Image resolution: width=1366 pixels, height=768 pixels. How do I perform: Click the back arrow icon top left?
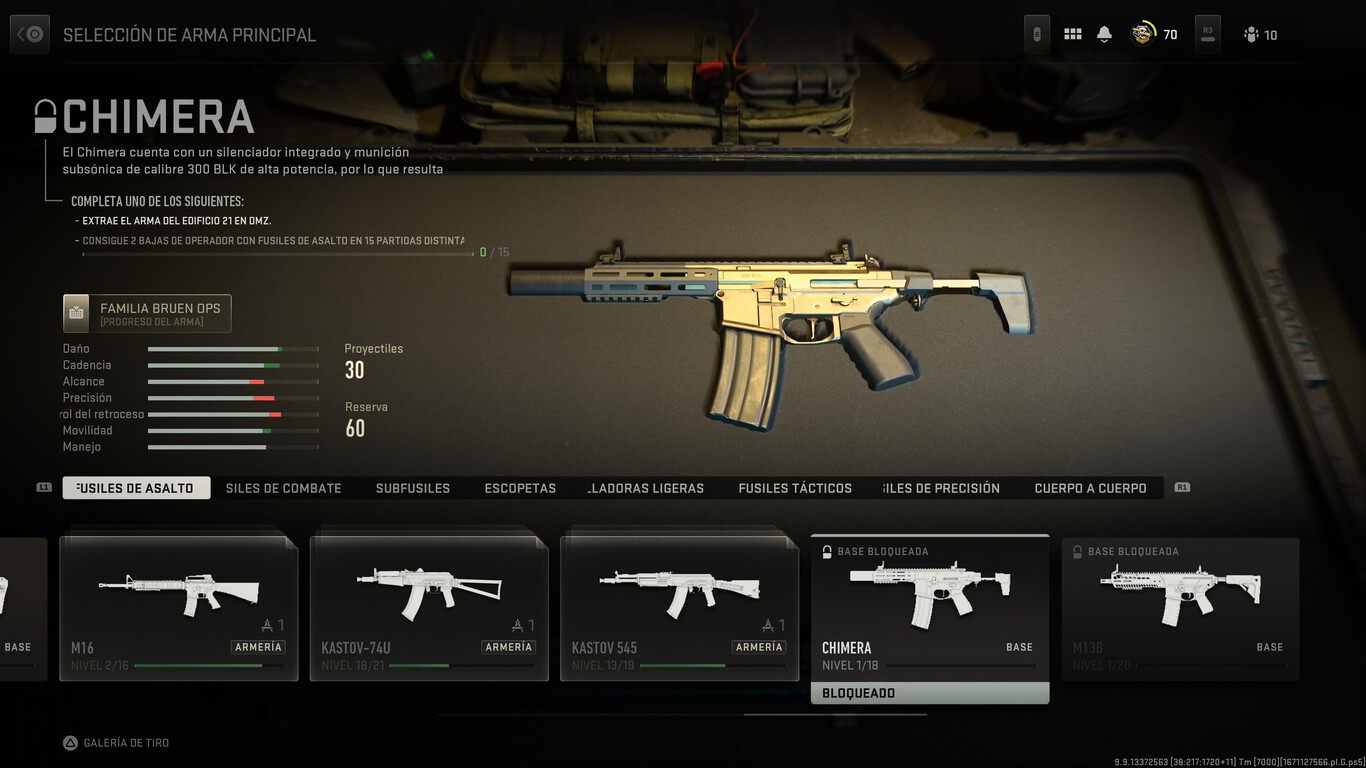[29, 33]
